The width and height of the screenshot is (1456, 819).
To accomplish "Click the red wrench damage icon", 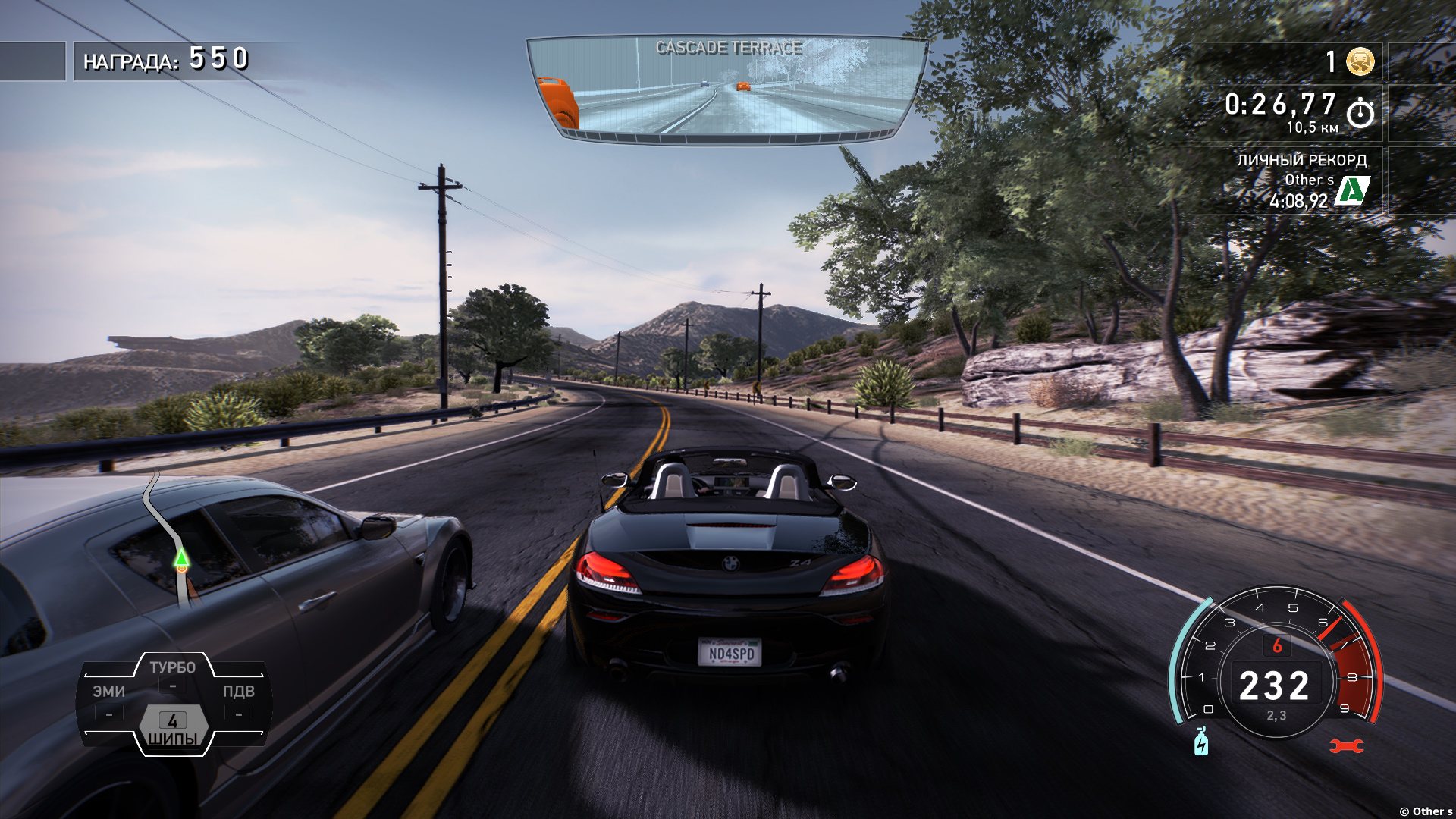I will coord(1346,746).
